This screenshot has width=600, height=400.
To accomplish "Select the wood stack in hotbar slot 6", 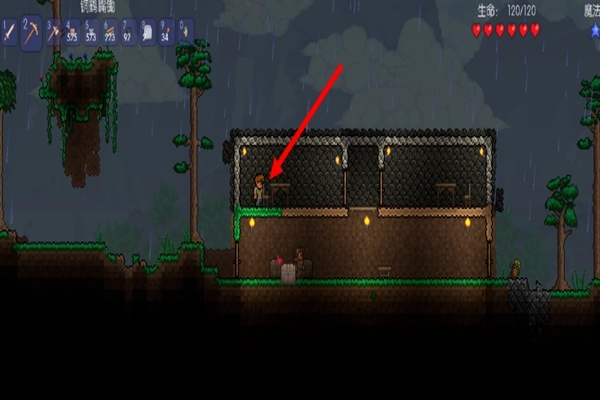I will click(109, 33).
